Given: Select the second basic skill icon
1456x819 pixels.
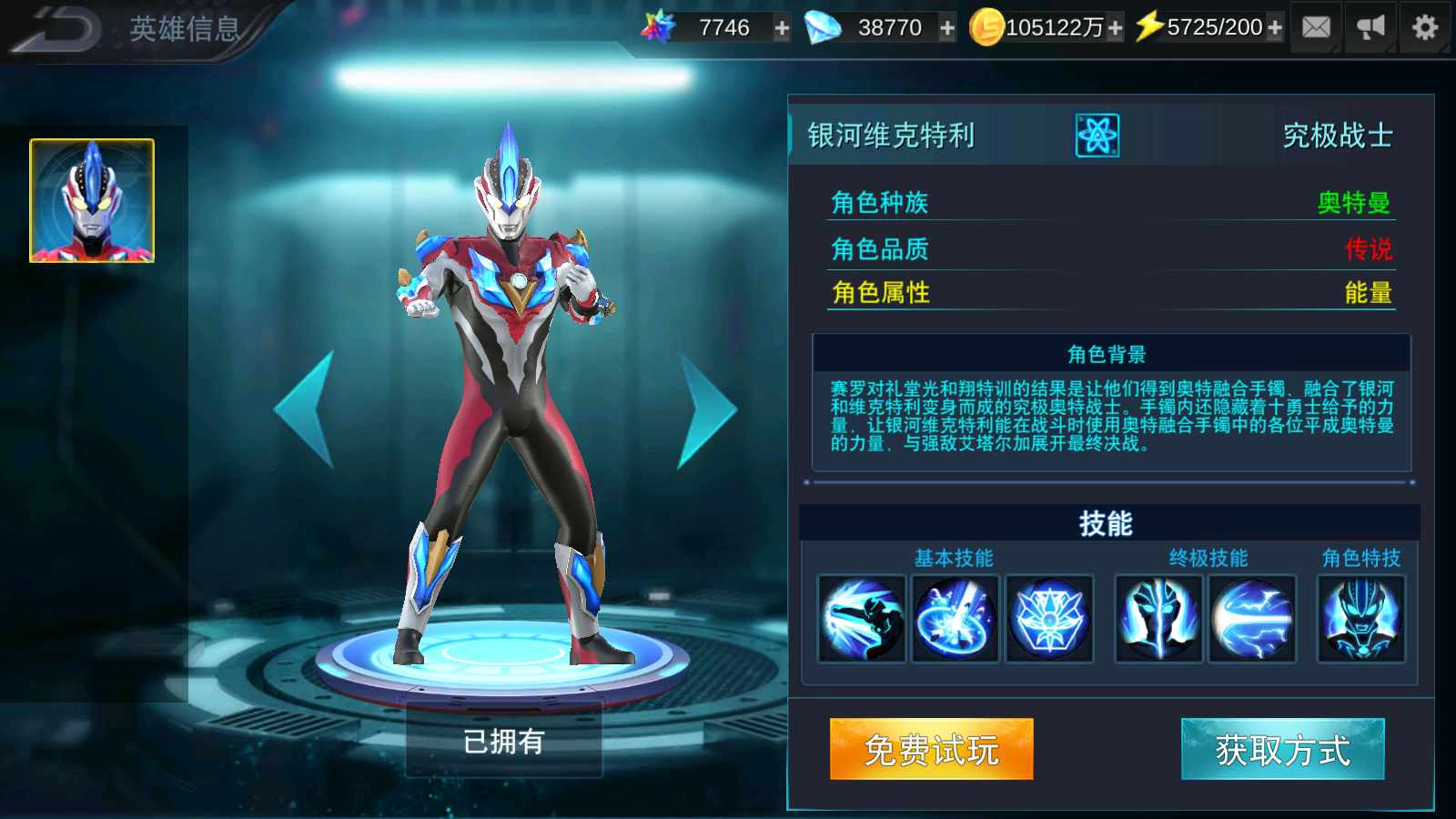Looking at the screenshot, I should click(955, 620).
